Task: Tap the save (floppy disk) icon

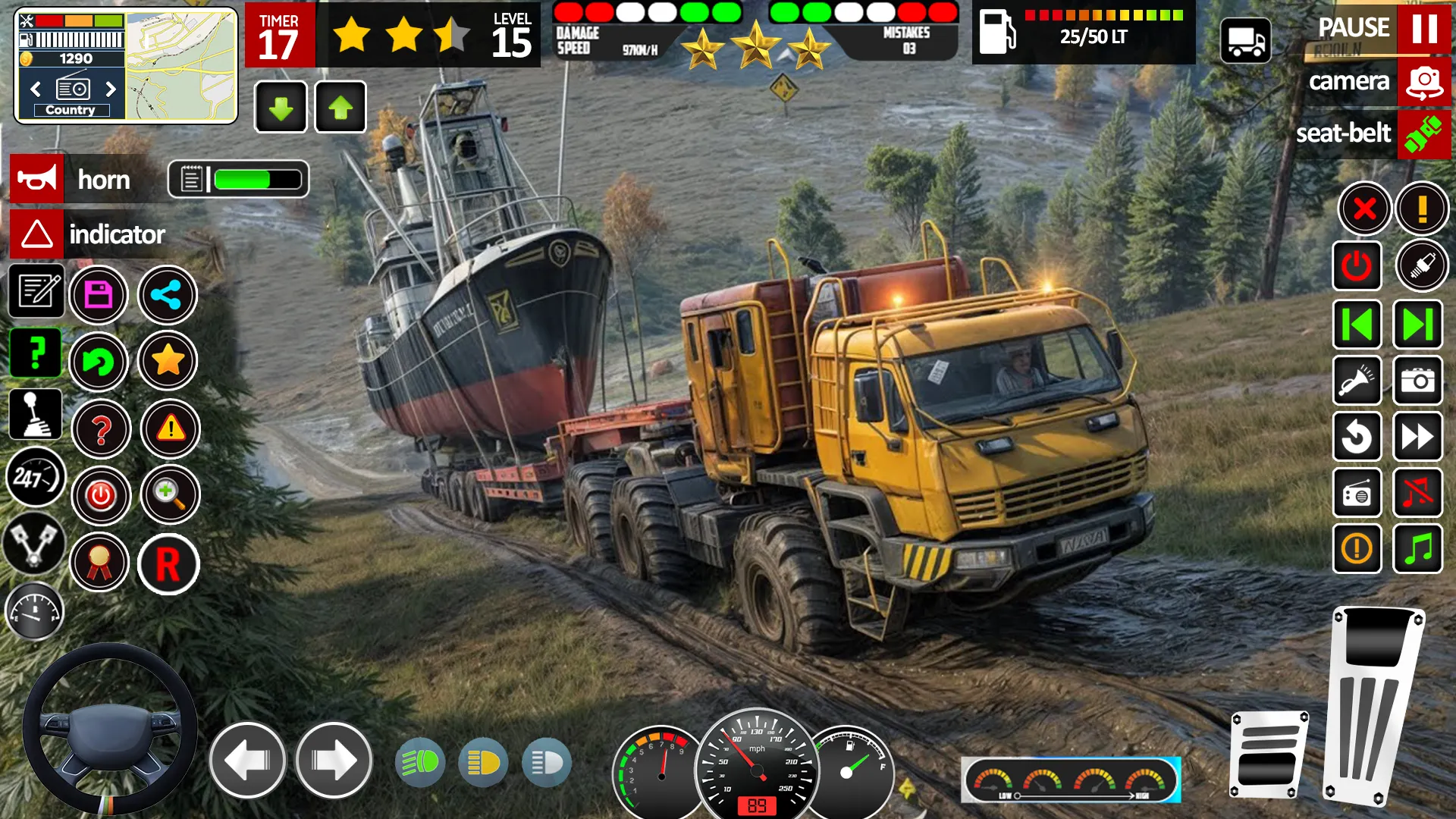Action: coord(99,295)
